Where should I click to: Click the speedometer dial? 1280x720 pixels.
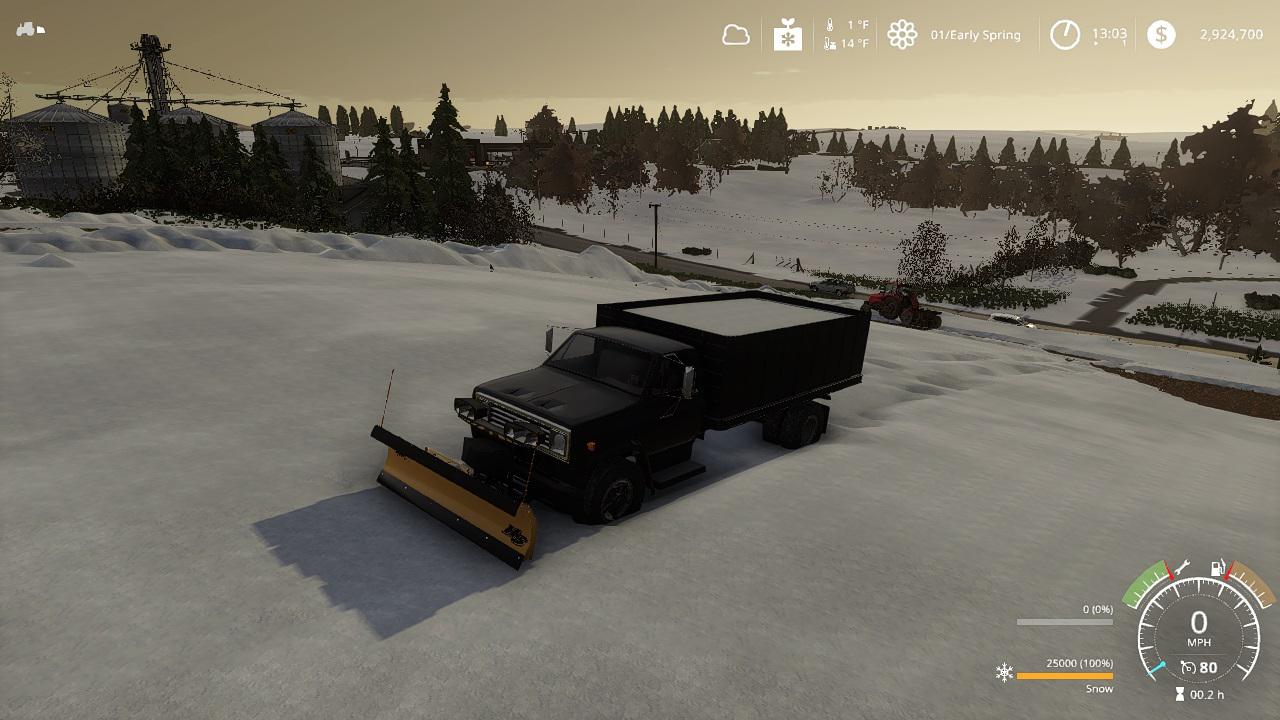point(1198,632)
